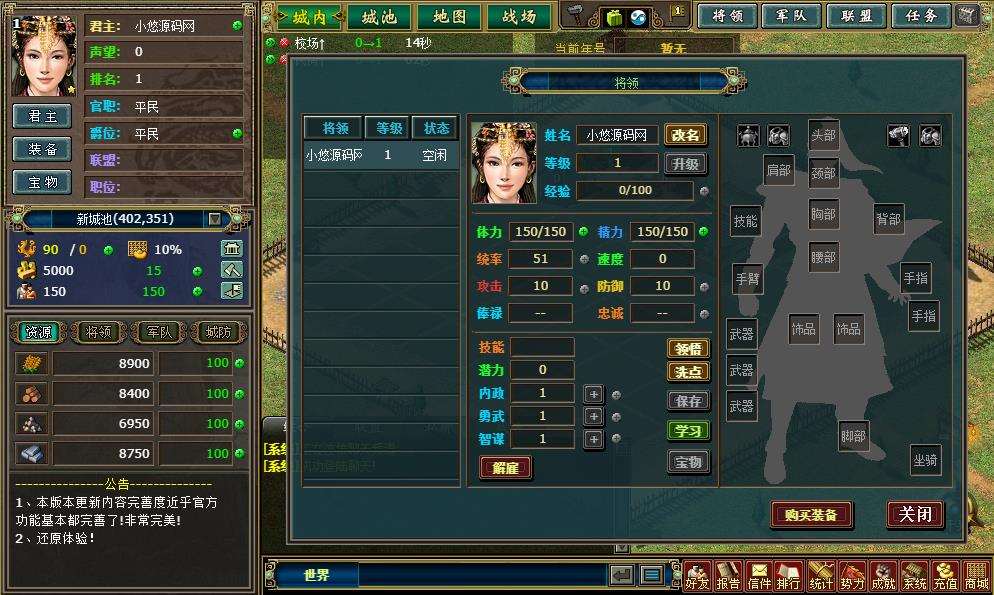Open the 学习 learn button
The width and height of the screenshot is (994, 595).
(688, 431)
